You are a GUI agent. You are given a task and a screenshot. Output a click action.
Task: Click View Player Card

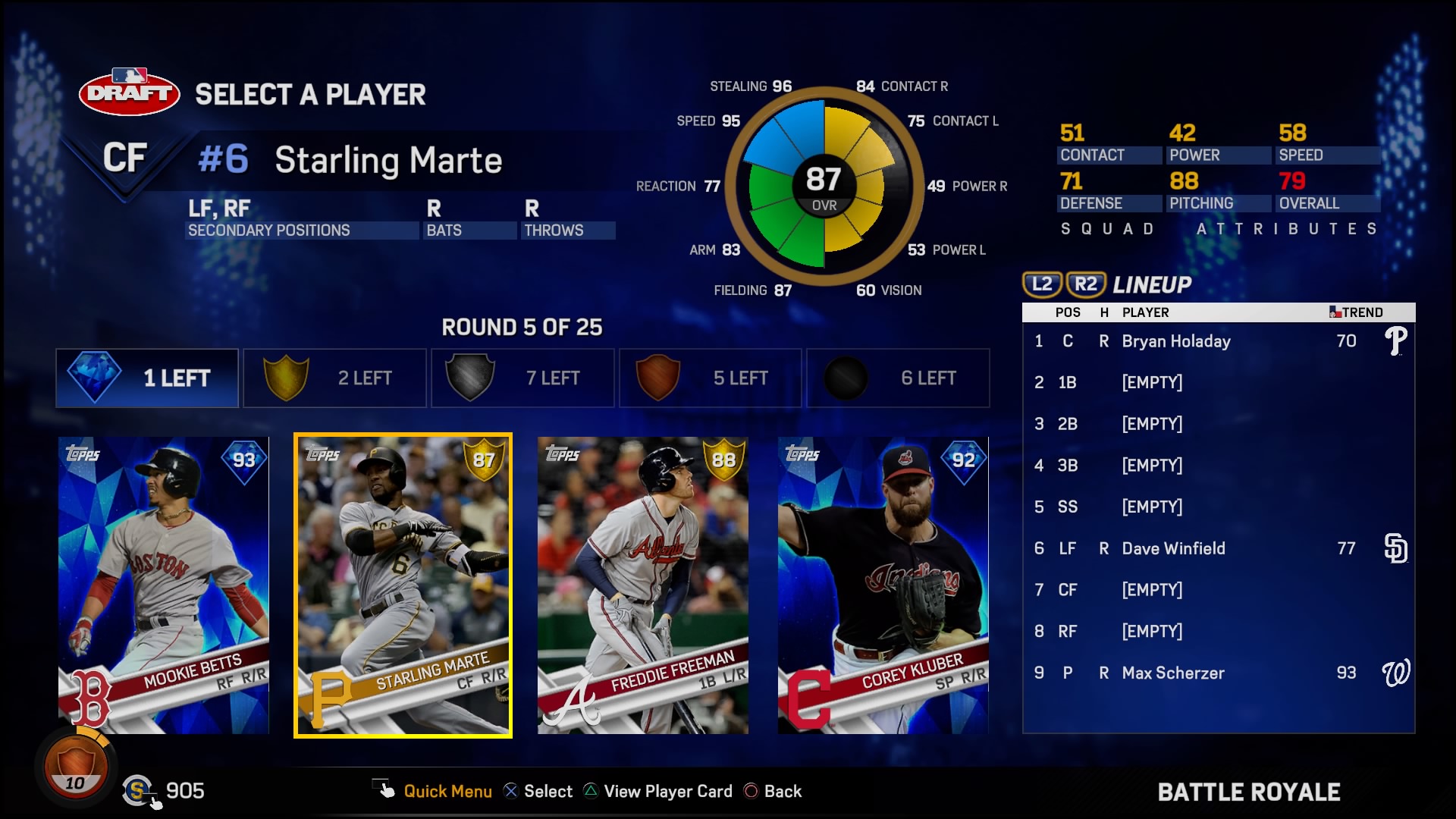click(x=666, y=791)
